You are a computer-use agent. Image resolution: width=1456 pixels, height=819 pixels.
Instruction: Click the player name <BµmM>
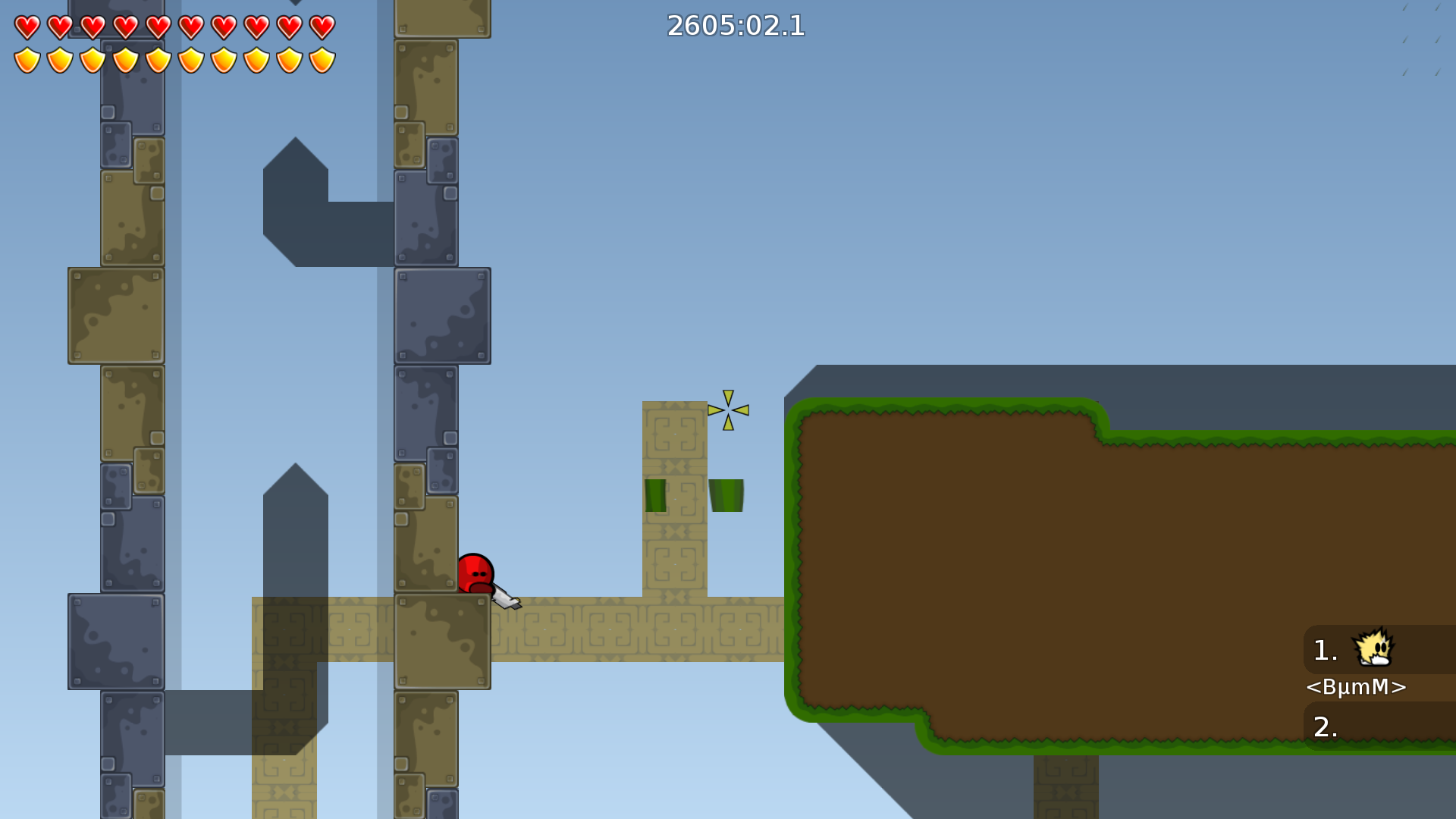pos(1356,688)
